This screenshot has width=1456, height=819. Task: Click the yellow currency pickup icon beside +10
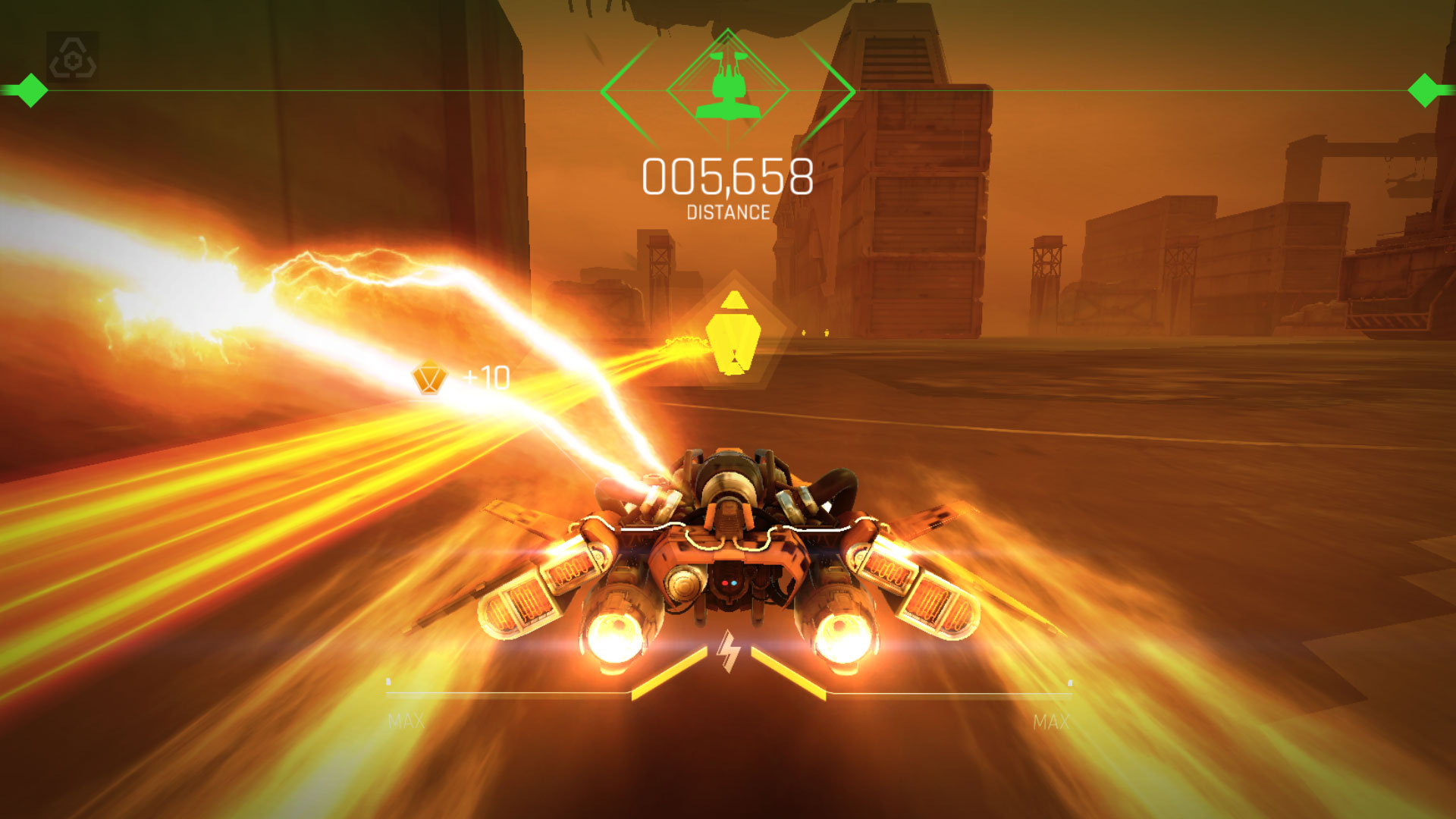[x=430, y=377]
